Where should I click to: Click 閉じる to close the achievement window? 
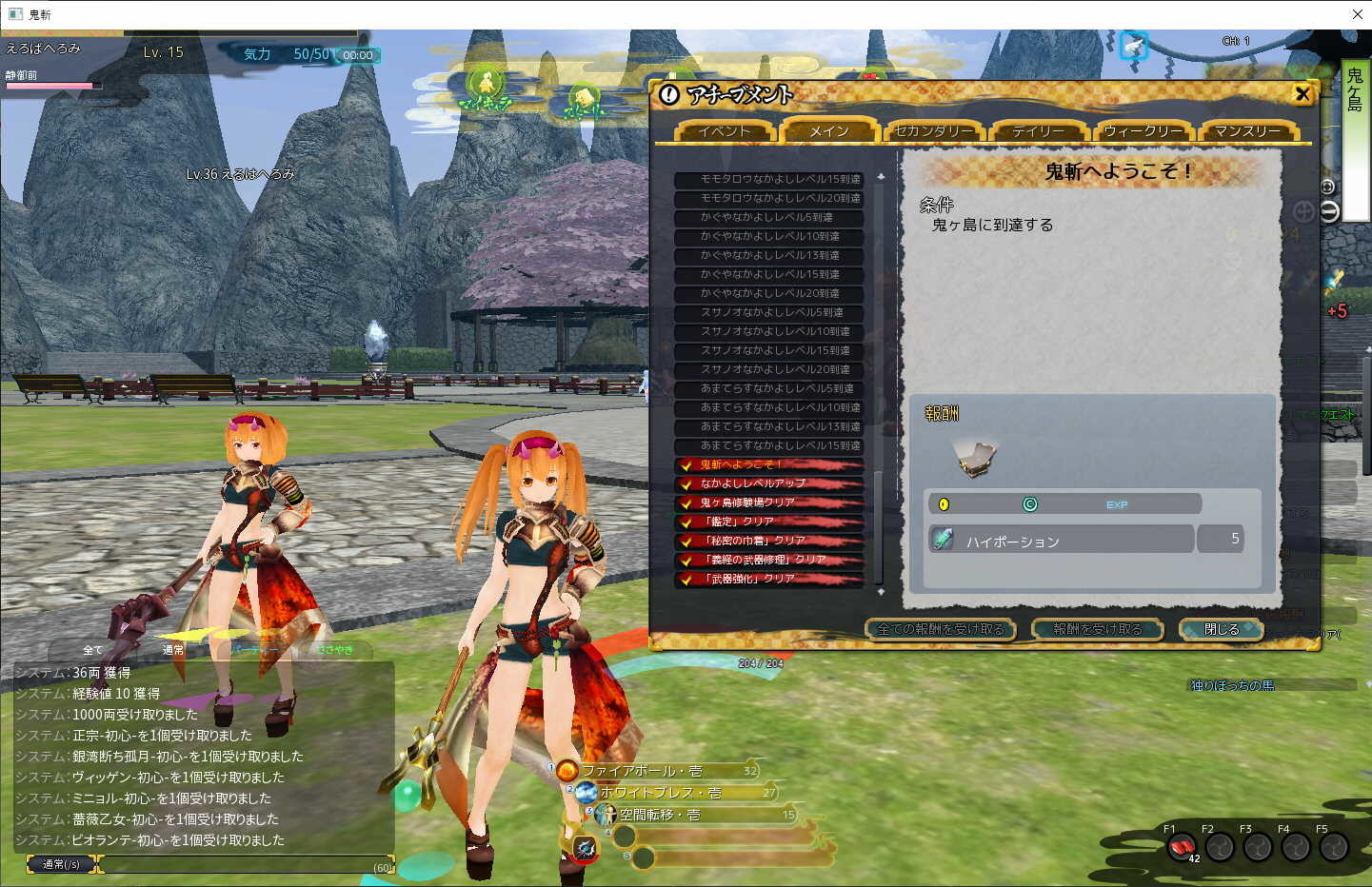[x=1222, y=629]
